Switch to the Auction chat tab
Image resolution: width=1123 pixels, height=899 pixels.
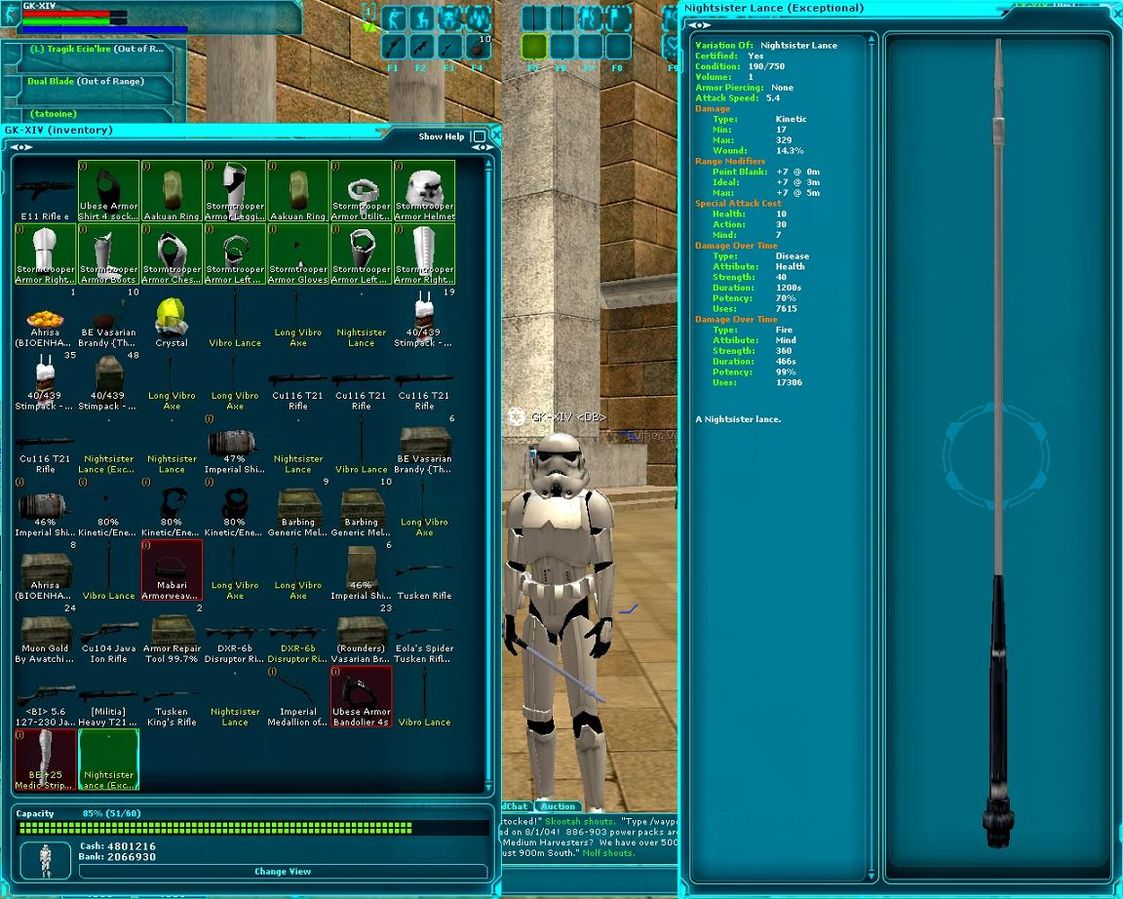pos(558,806)
